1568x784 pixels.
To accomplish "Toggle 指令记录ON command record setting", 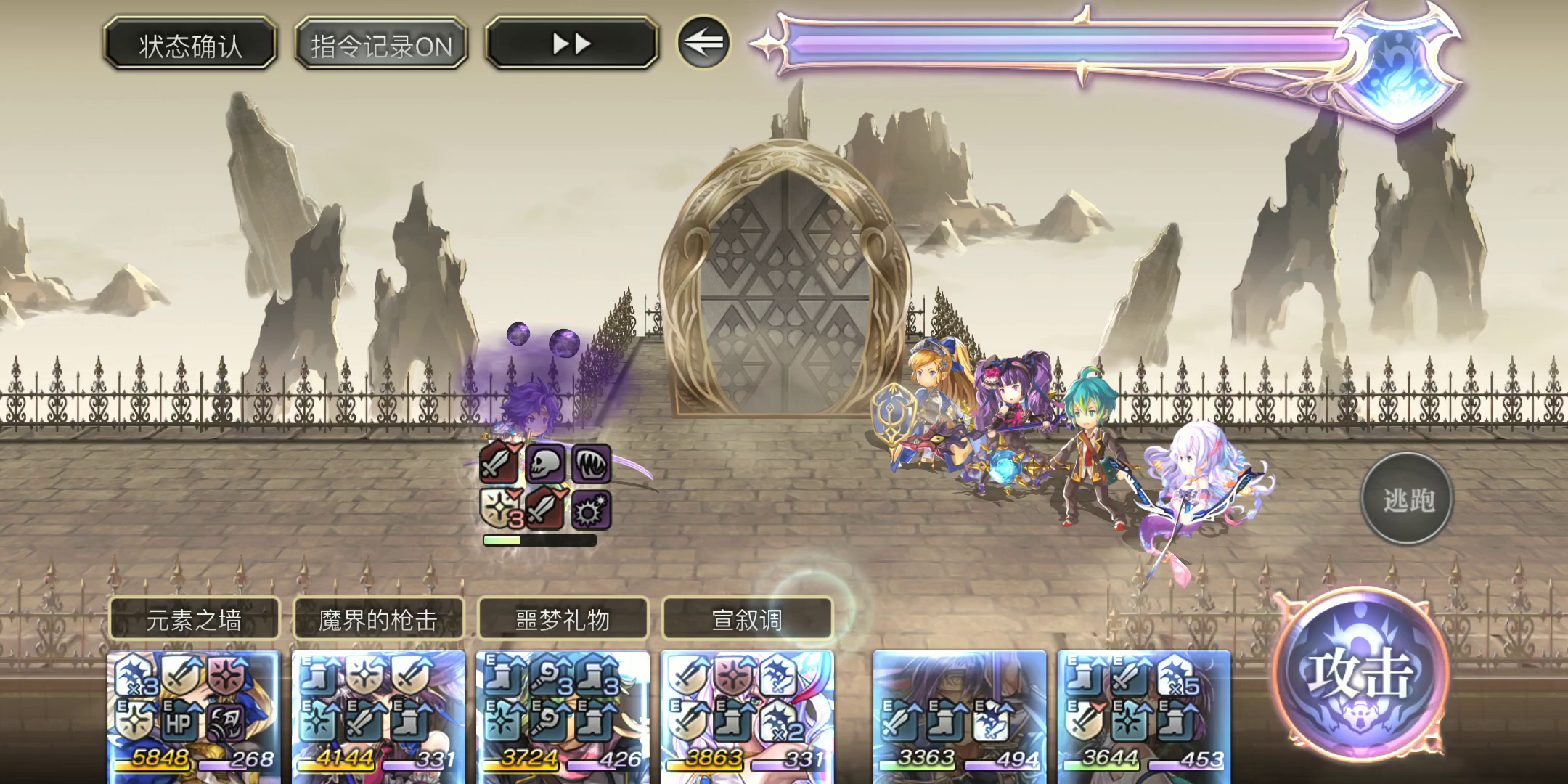I will (x=380, y=45).
